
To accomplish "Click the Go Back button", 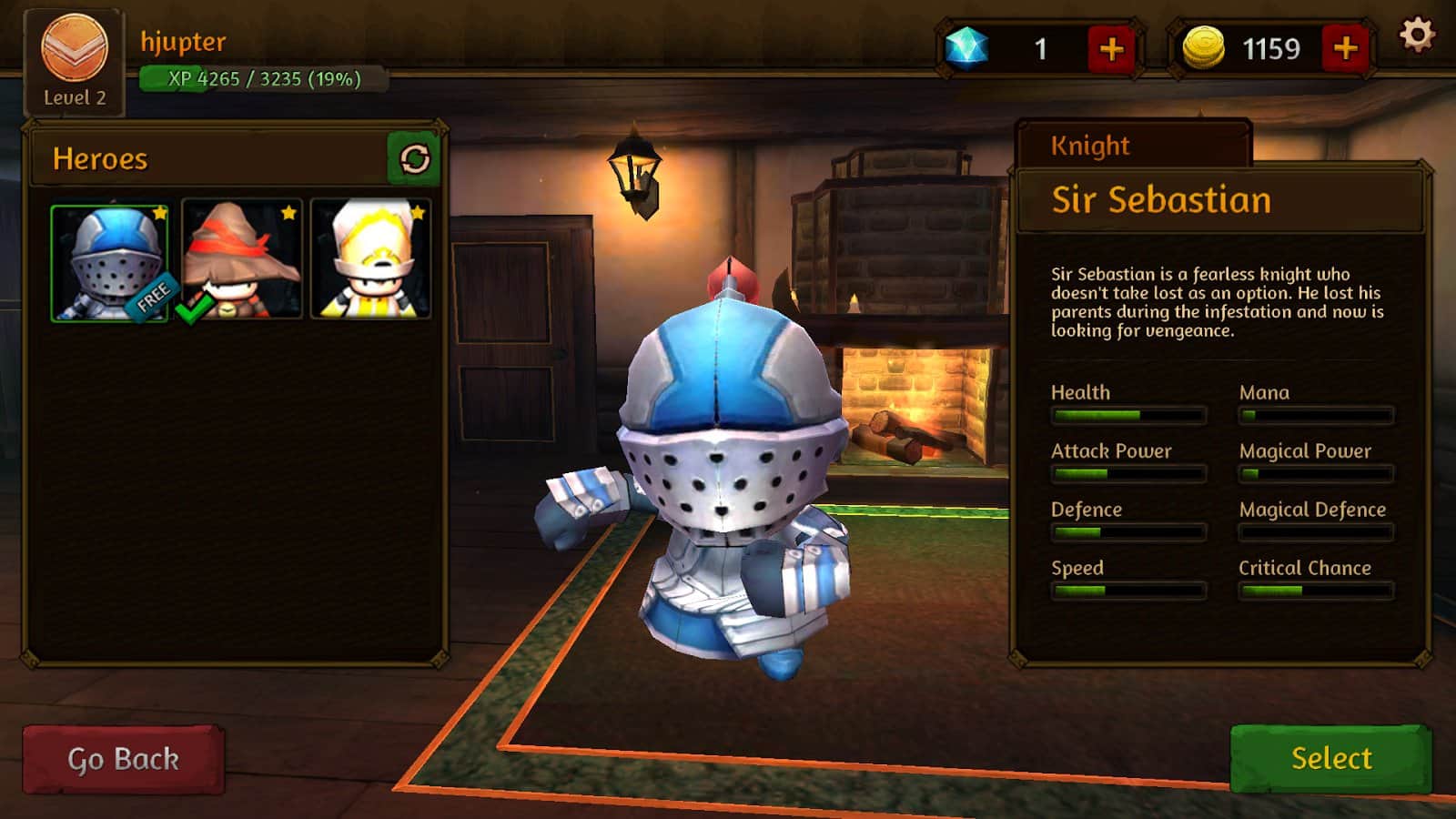I will tap(123, 759).
